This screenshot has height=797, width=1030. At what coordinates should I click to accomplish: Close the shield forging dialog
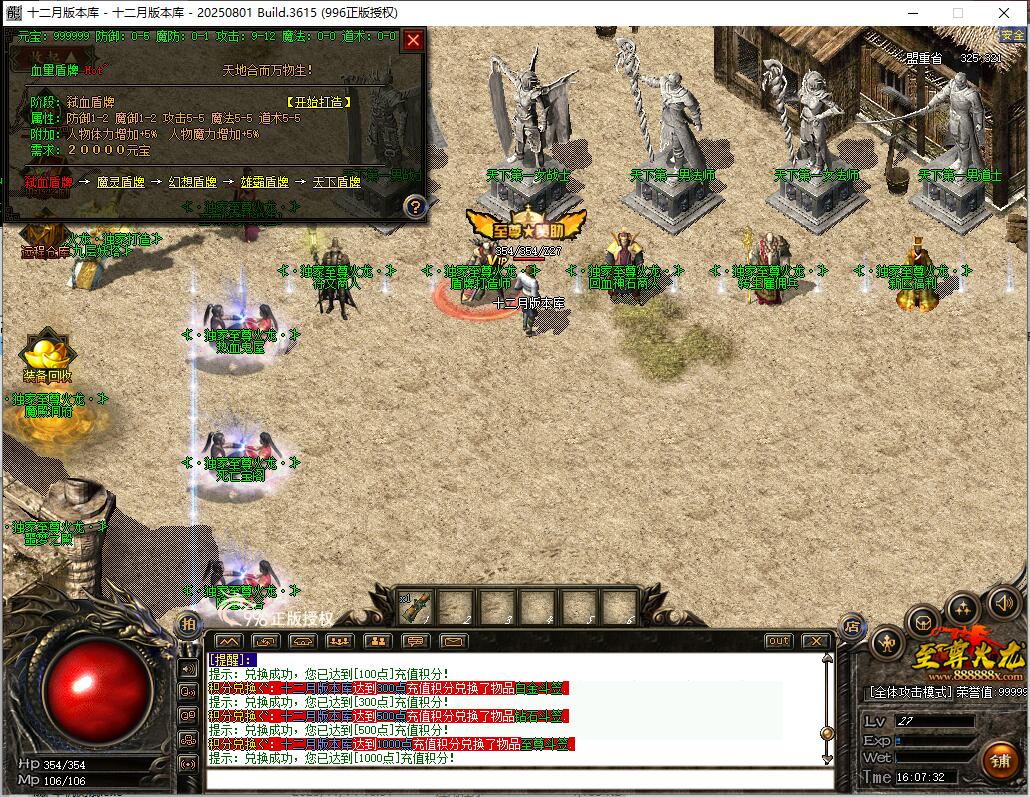coord(413,41)
